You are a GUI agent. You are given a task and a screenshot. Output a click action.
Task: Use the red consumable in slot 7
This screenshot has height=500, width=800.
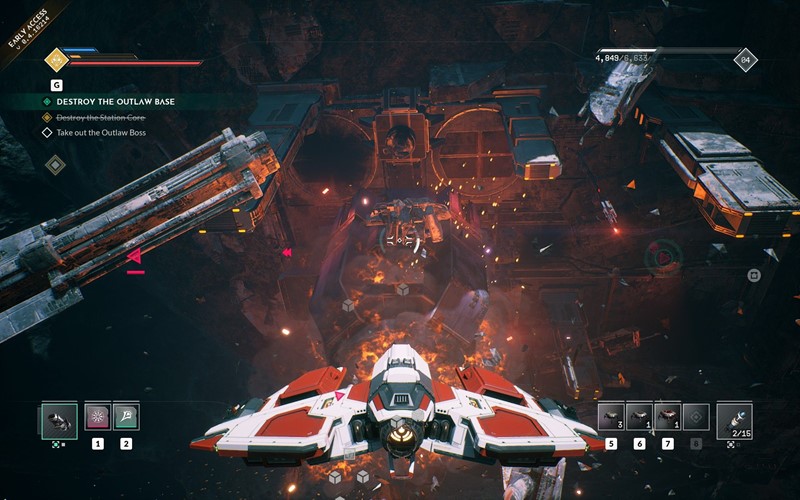click(x=667, y=416)
